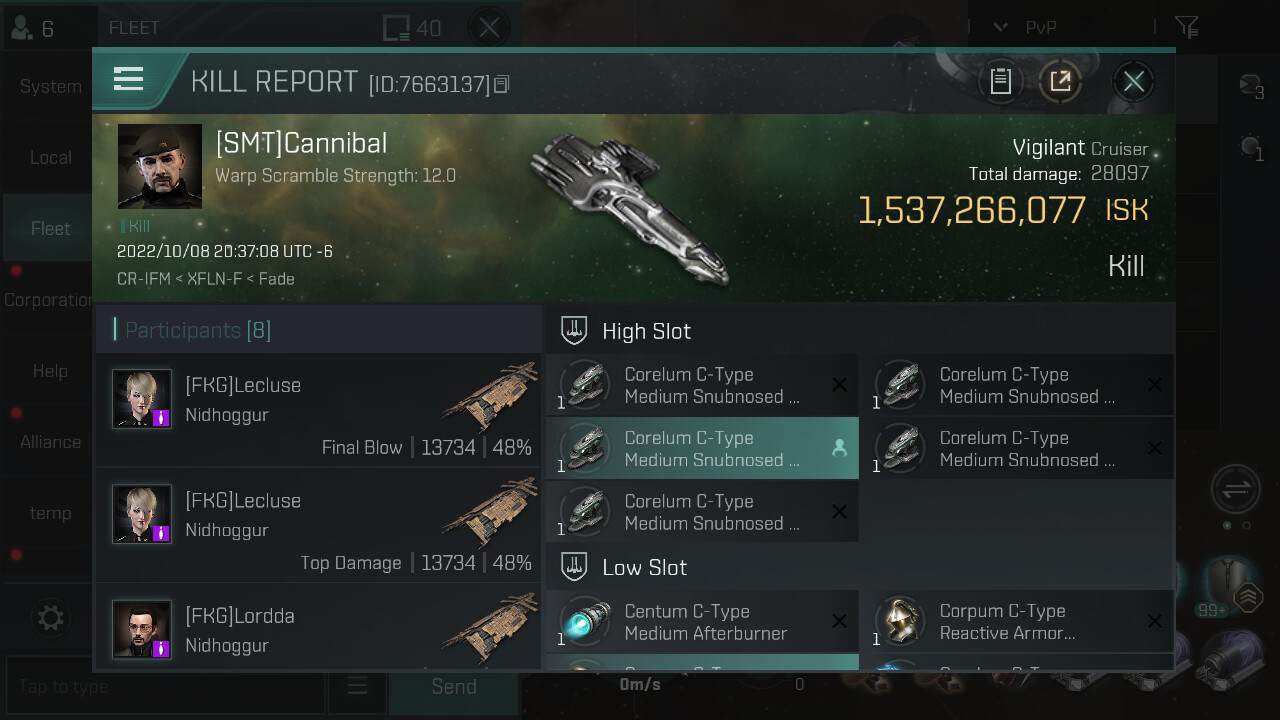Select the highlighted Corelum C-Type Snubnosed module

[x=702, y=449]
